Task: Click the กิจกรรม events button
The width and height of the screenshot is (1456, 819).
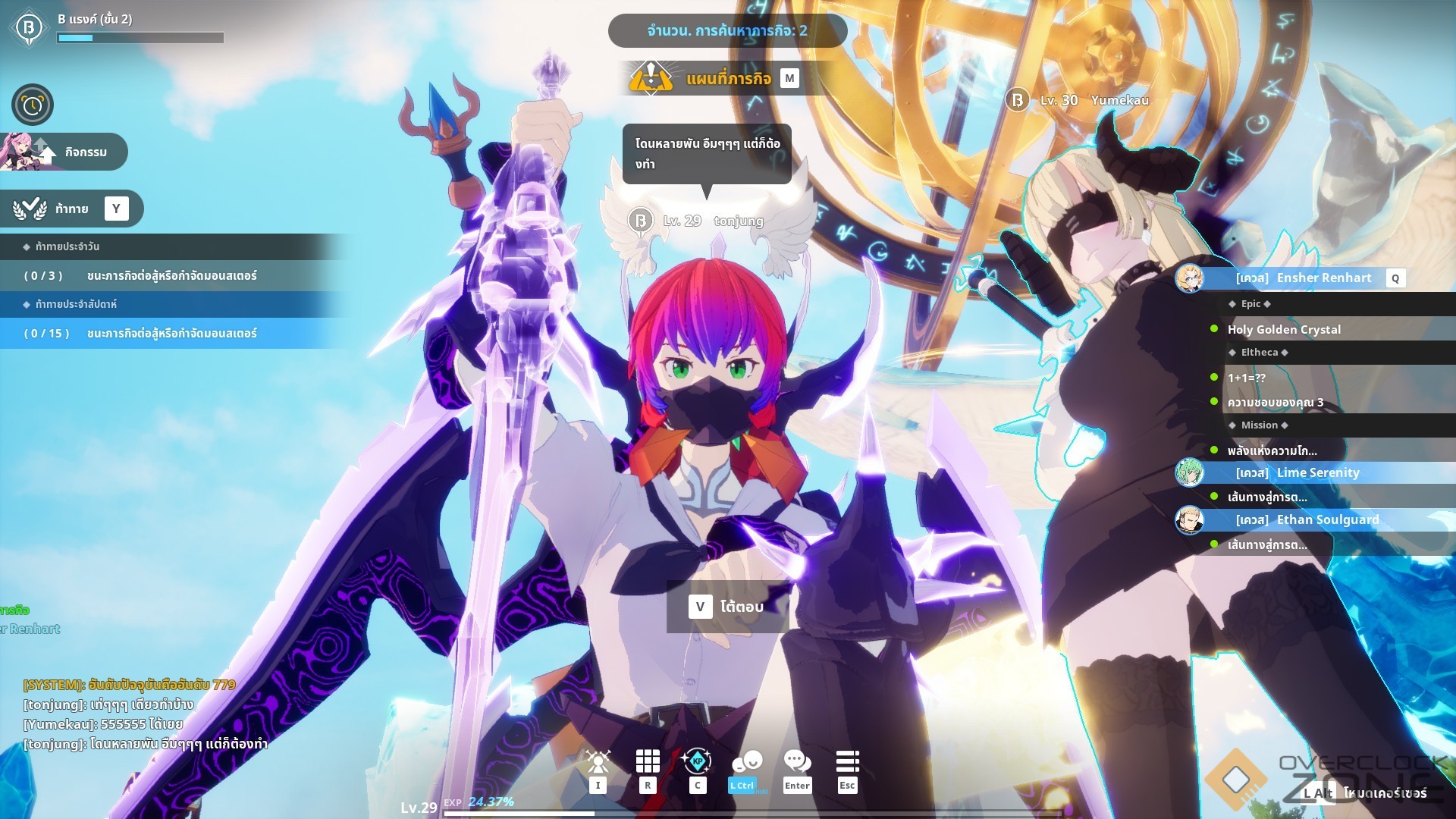Action: click(x=67, y=152)
